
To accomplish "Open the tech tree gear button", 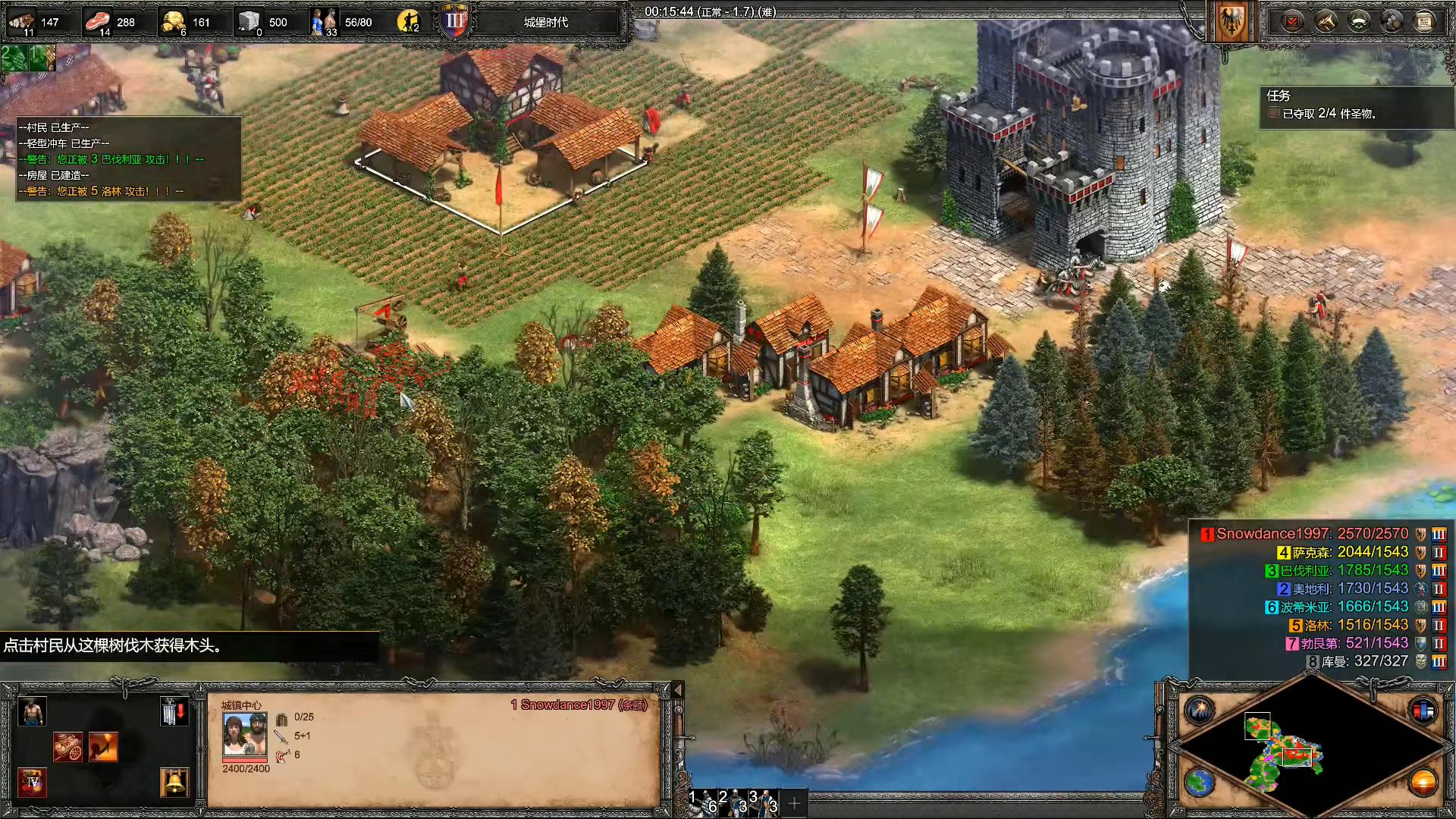I will pyautogui.click(x=1392, y=21).
